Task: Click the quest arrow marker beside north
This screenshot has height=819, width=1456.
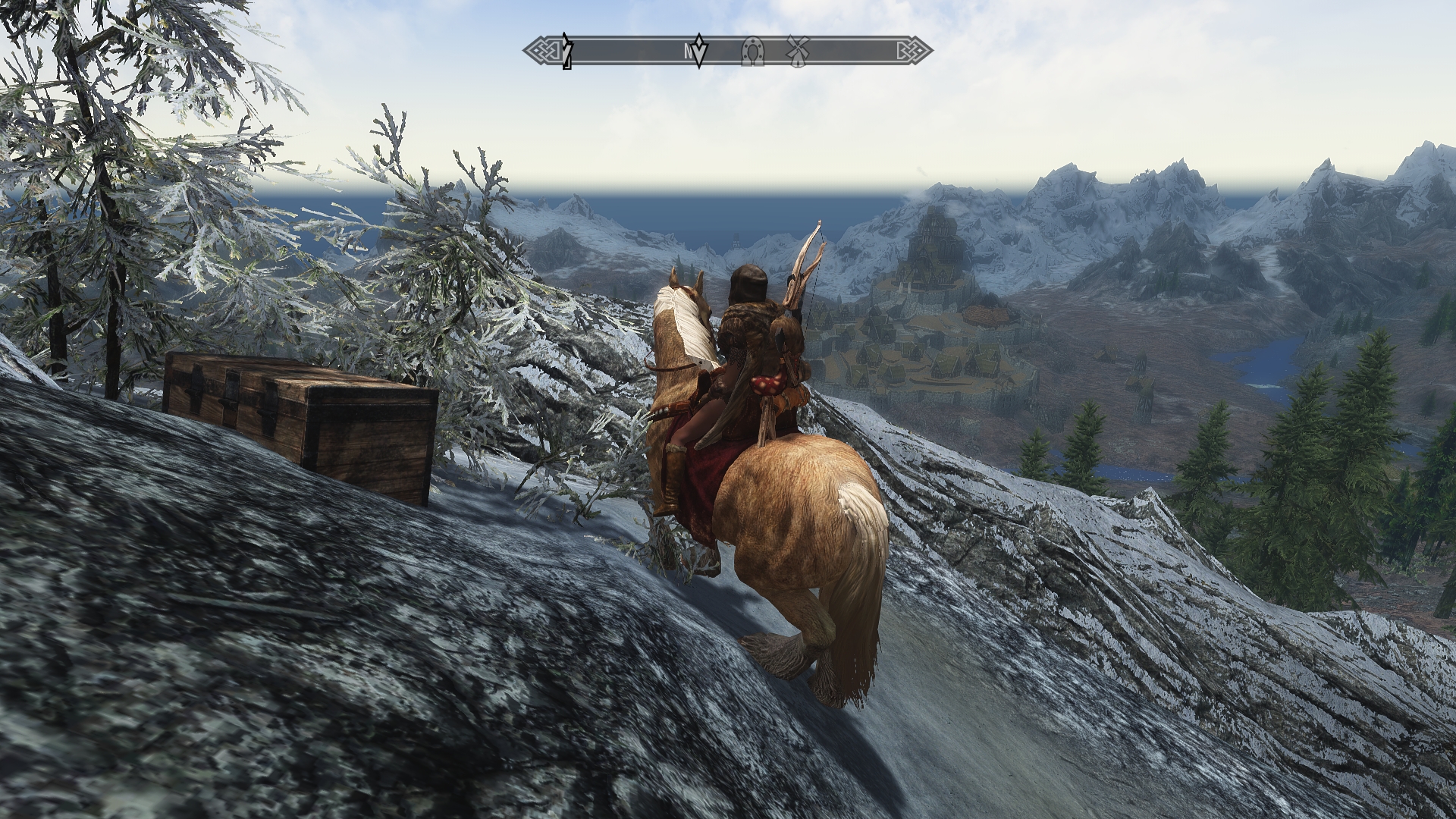Action: click(701, 52)
